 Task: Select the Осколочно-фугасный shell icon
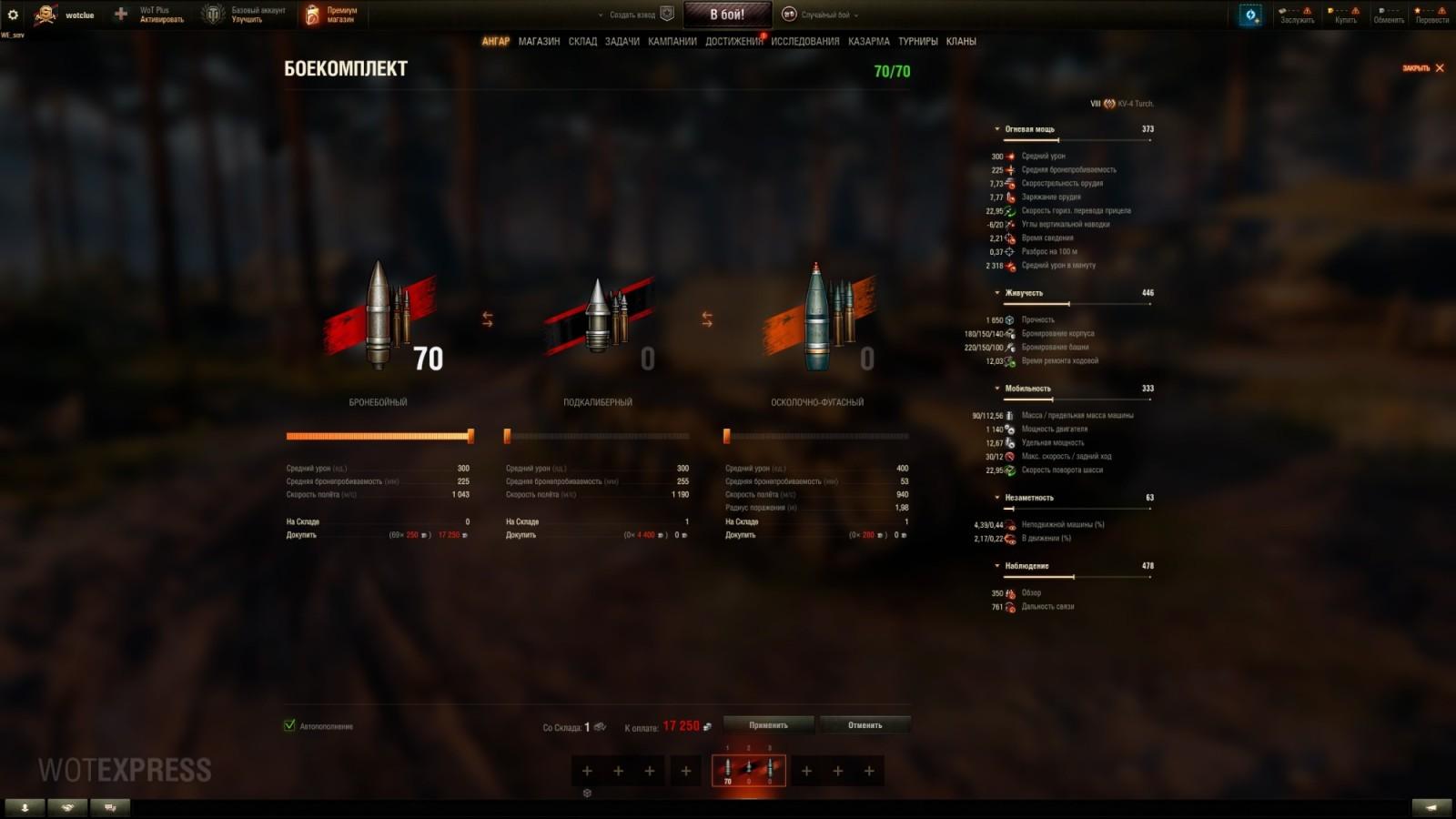pyautogui.click(x=817, y=318)
